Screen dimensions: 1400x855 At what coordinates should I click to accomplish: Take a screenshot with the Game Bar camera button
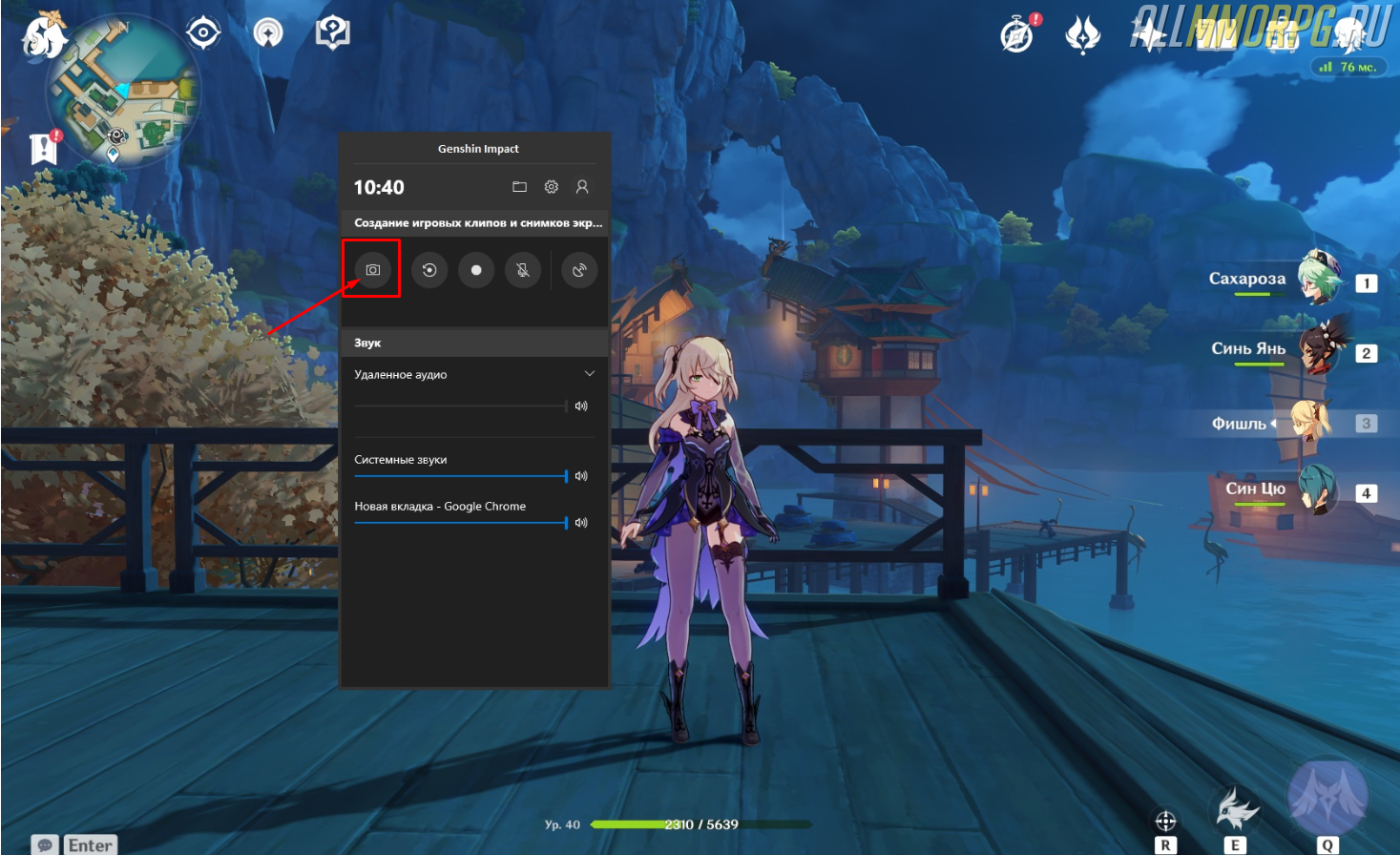(372, 270)
